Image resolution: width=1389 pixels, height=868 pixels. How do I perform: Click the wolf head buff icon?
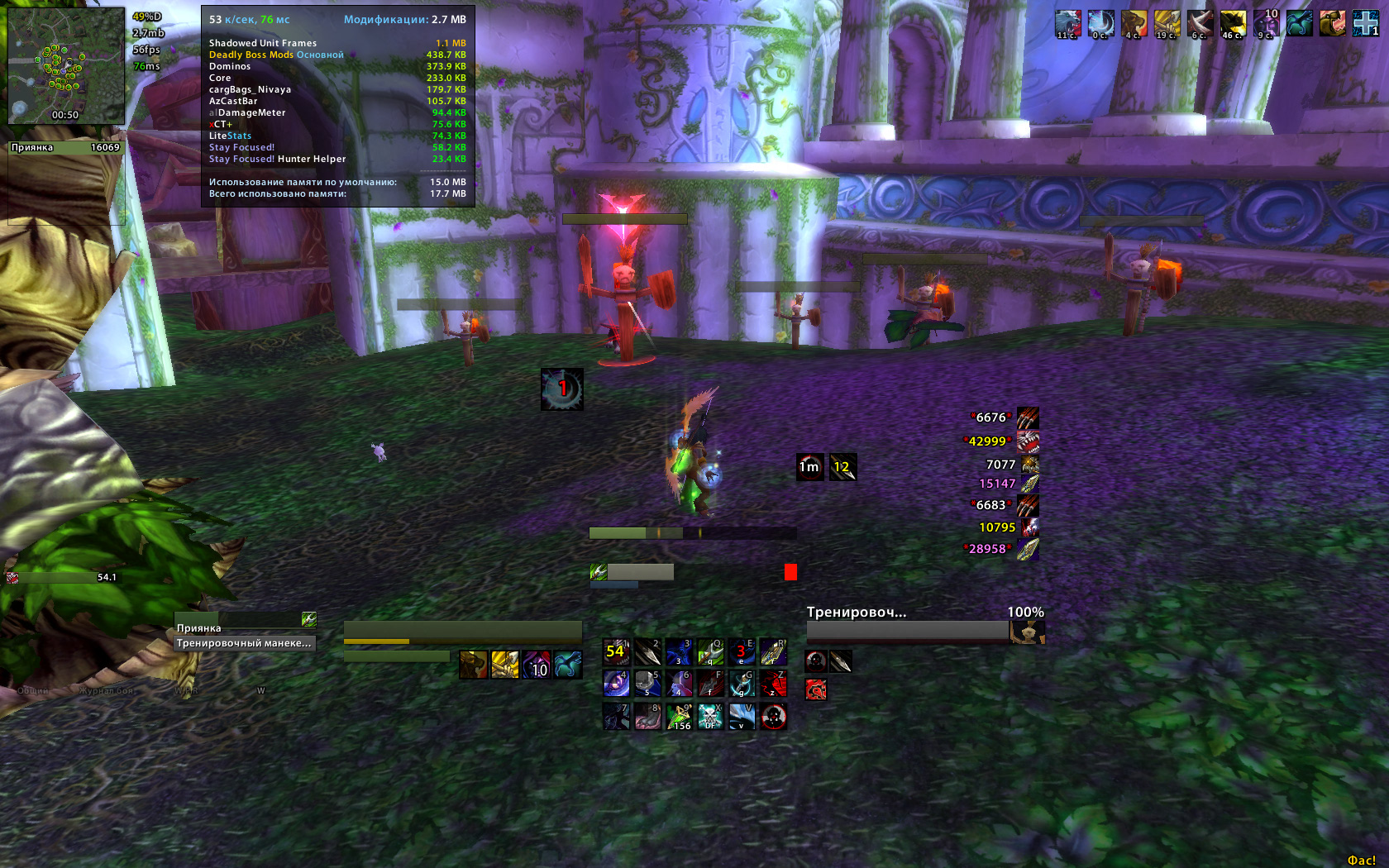[1067, 23]
